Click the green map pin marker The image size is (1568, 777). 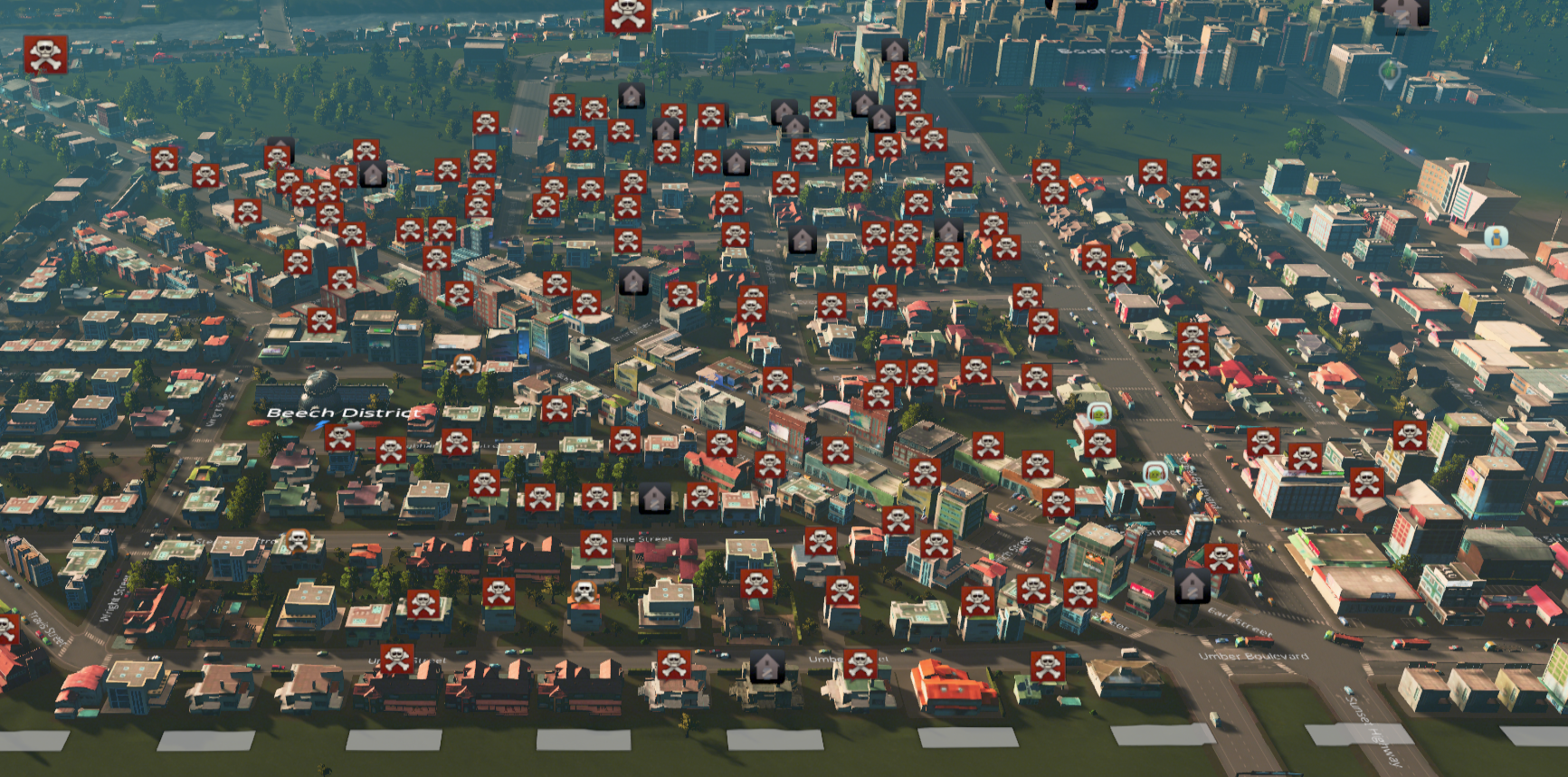point(1389,73)
